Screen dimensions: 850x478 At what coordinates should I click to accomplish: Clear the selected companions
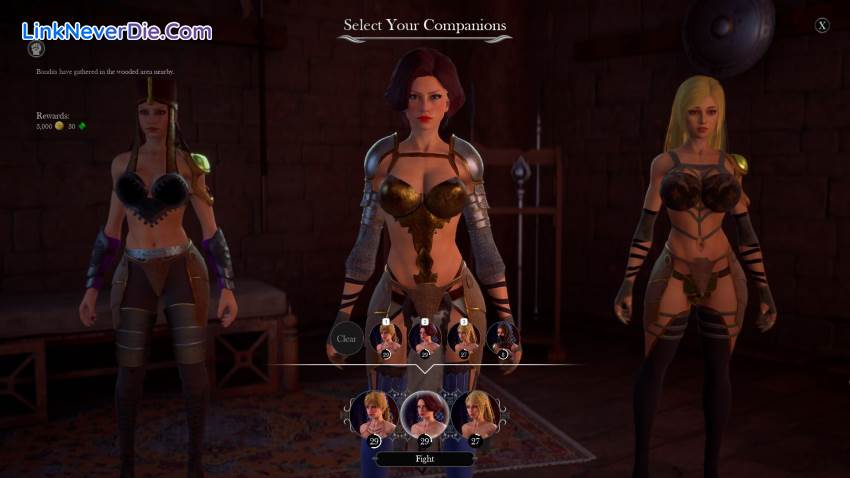(346, 339)
